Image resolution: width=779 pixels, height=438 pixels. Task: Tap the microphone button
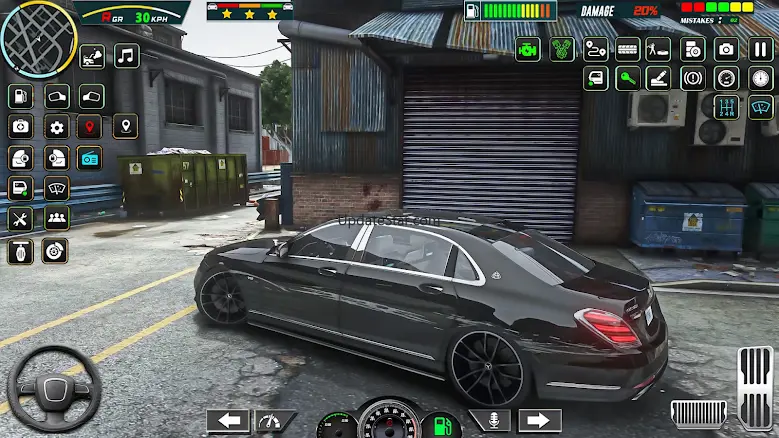pos(490,421)
